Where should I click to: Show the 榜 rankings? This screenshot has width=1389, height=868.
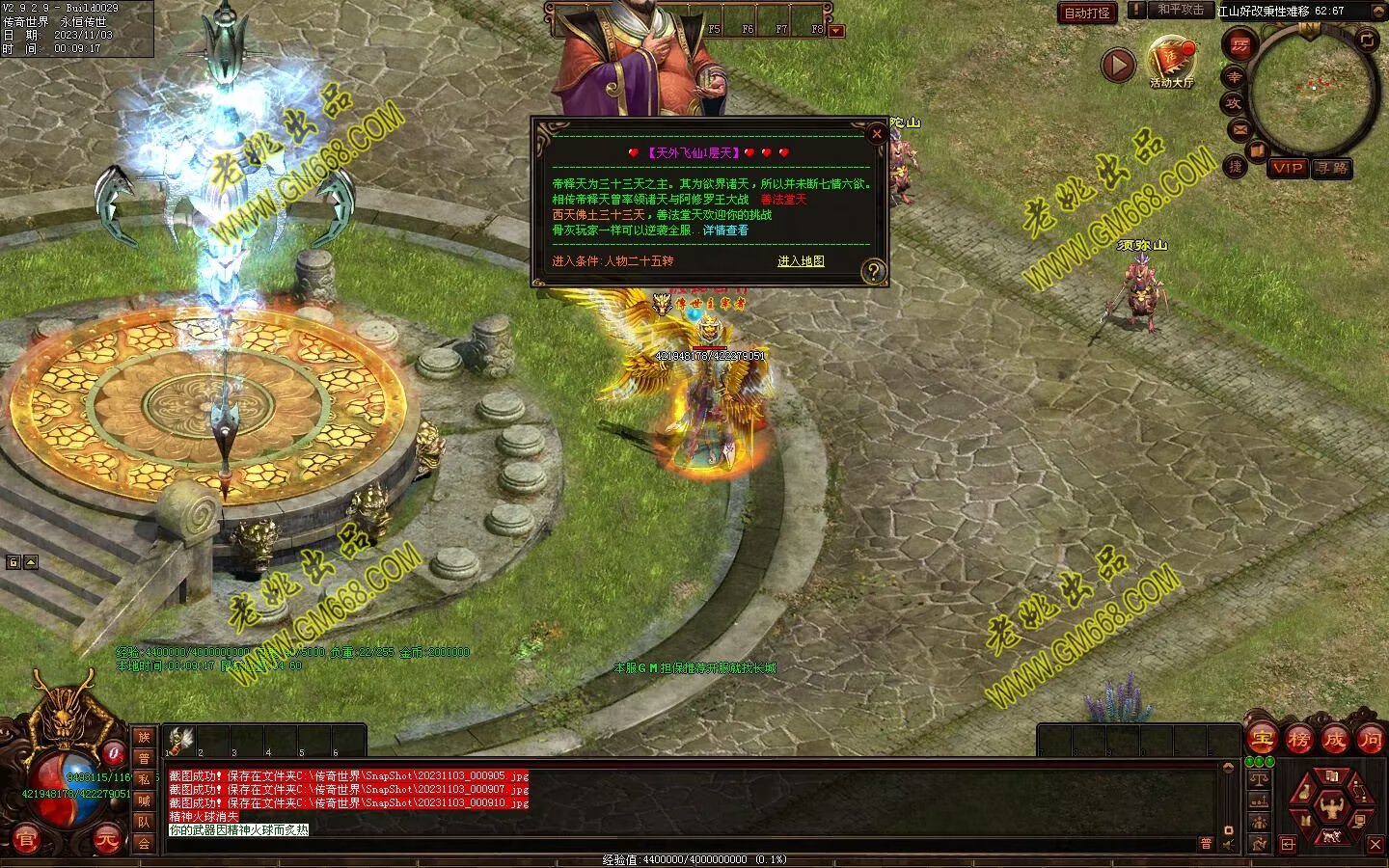point(1298,739)
